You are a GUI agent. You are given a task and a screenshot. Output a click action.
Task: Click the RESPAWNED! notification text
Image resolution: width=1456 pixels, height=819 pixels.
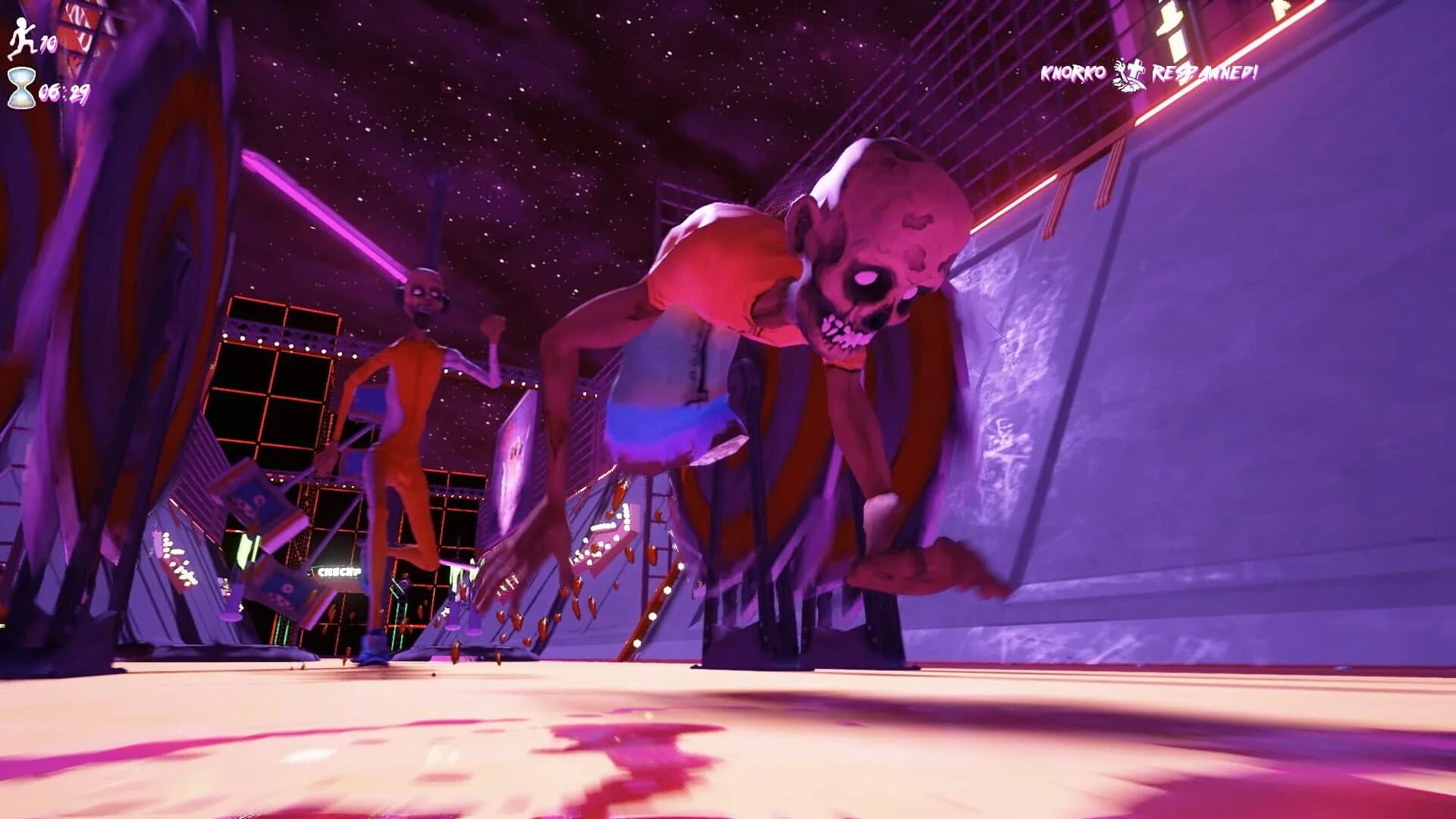click(1203, 74)
